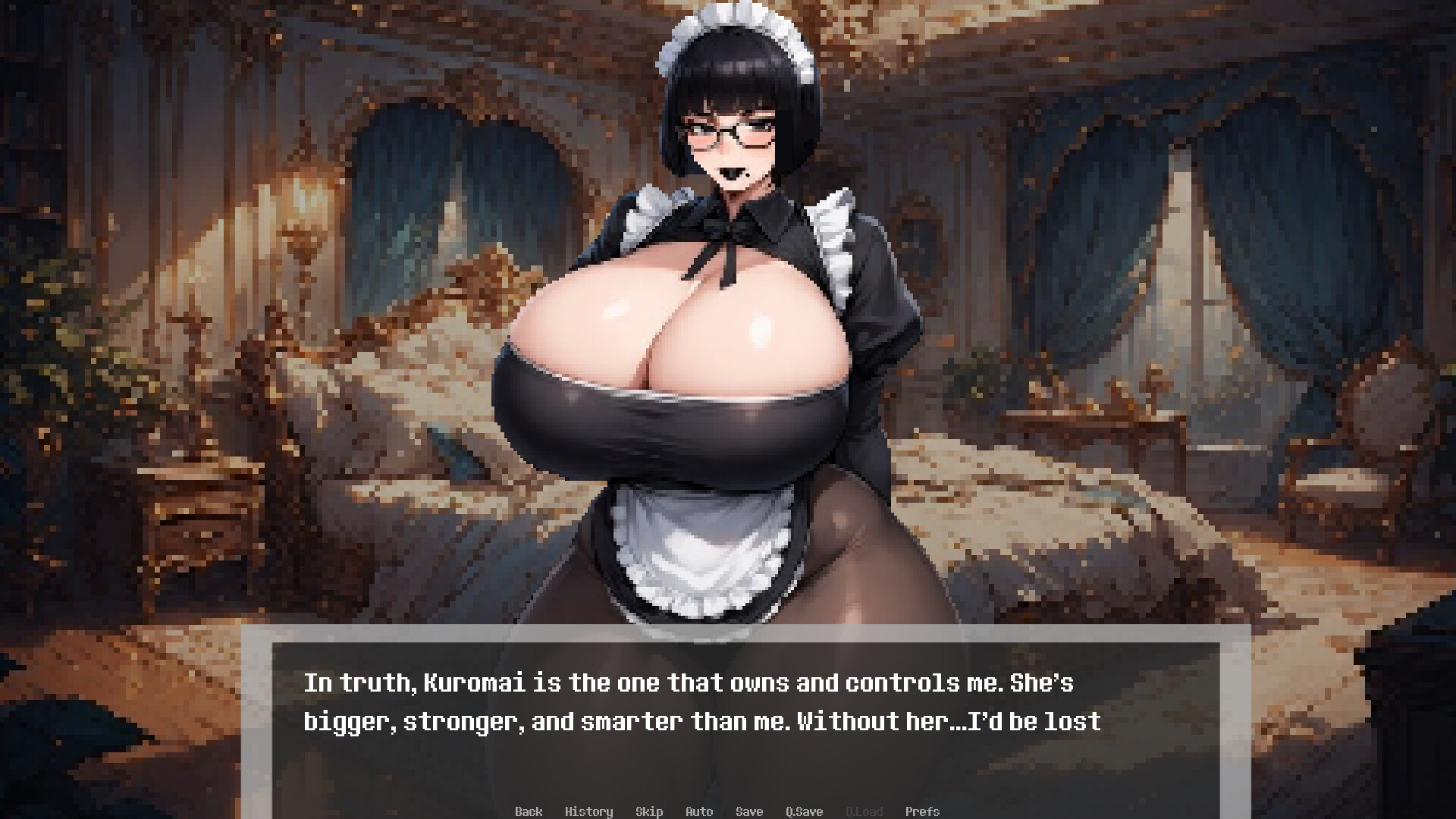This screenshot has width=1456, height=819.
Task: Rewind dialogue with the Back button
Action: (x=529, y=811)
